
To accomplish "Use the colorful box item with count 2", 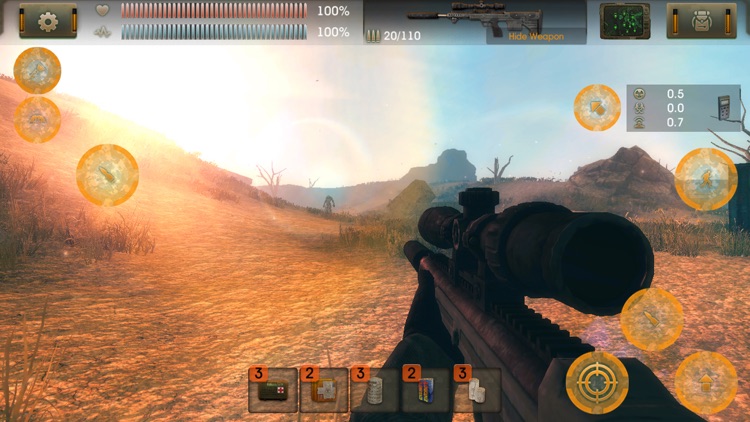I will [425, 390].
